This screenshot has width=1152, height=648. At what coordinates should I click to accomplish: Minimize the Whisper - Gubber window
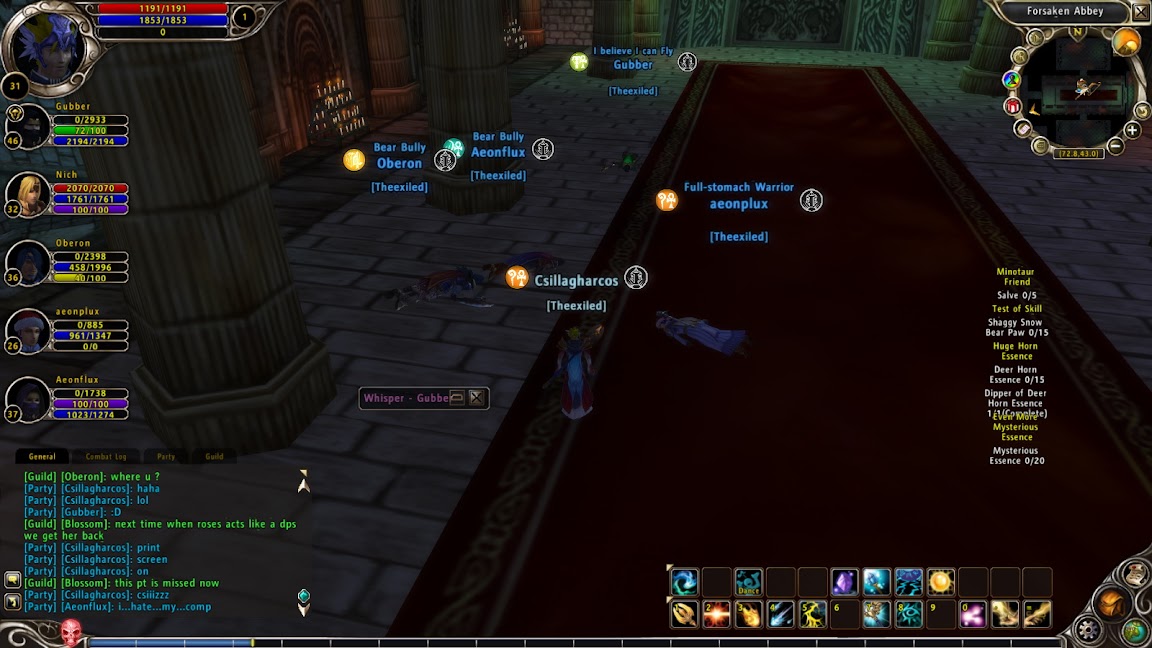457,398
